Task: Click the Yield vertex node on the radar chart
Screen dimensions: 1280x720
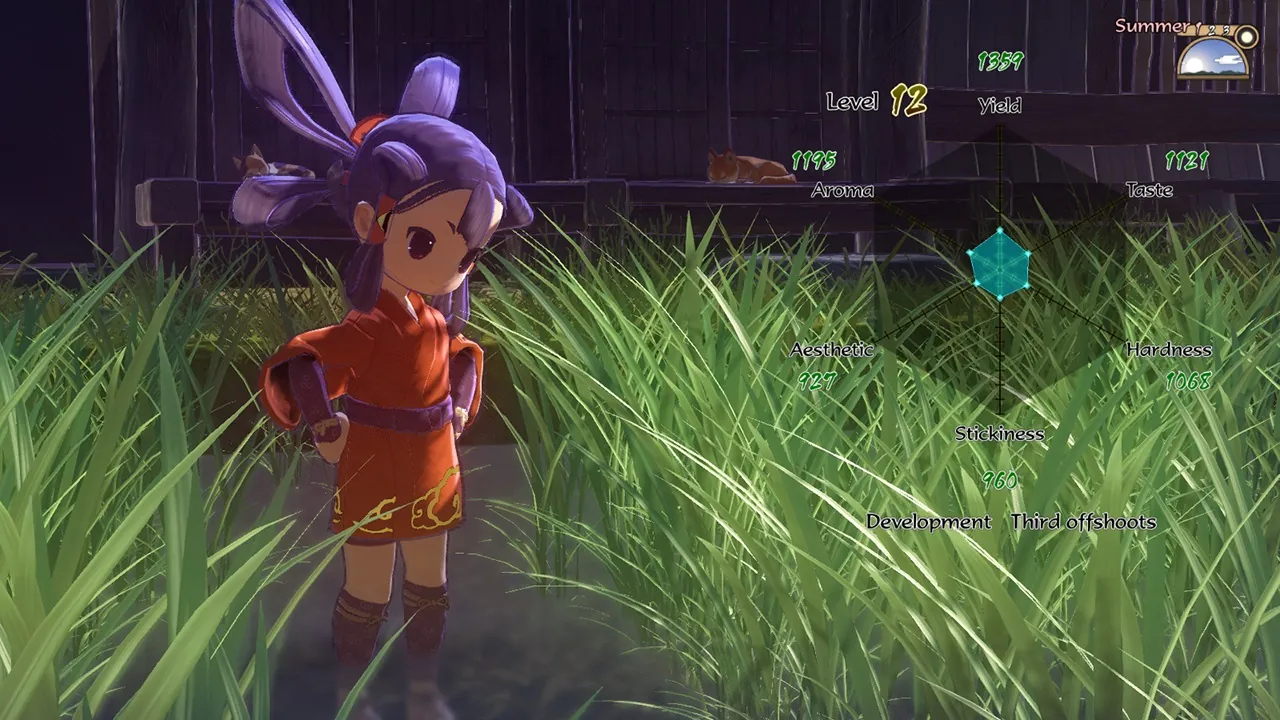Action: click(999, 230)
